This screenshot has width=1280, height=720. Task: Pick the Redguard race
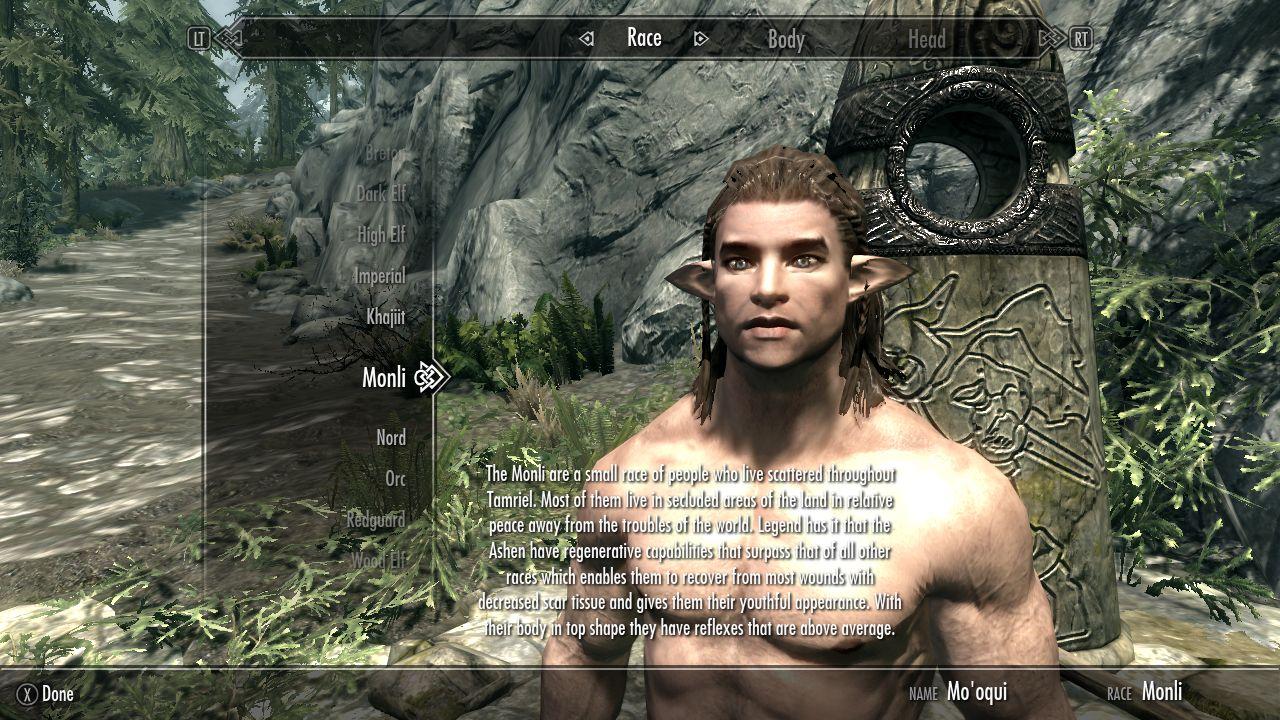tap(376, 520)
